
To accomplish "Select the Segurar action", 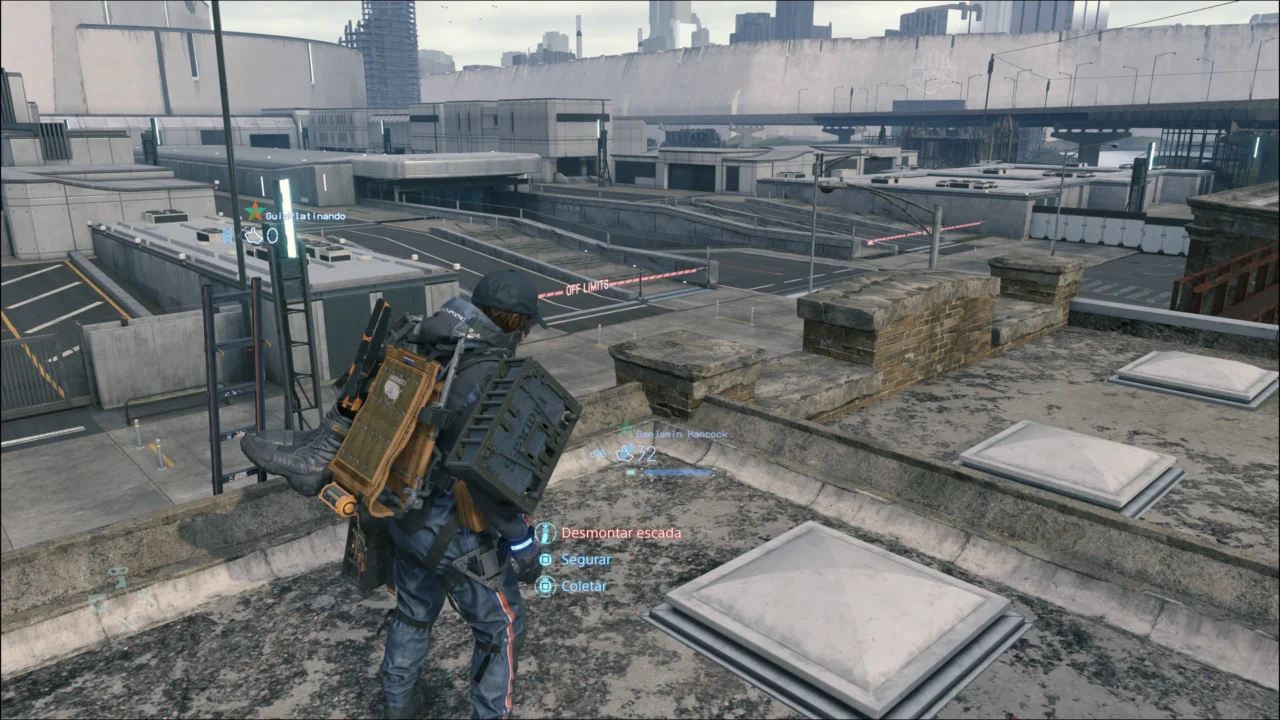I will coord(585,560).
